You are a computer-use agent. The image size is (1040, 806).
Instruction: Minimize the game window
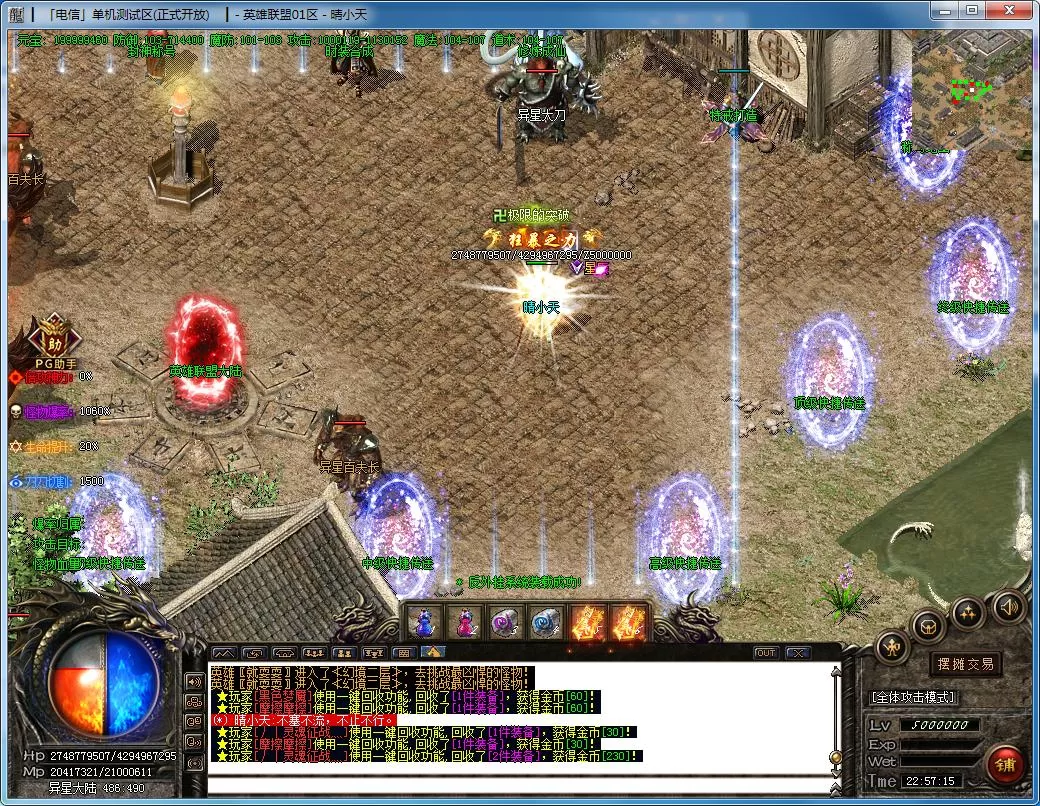click(x=944, y=10)
